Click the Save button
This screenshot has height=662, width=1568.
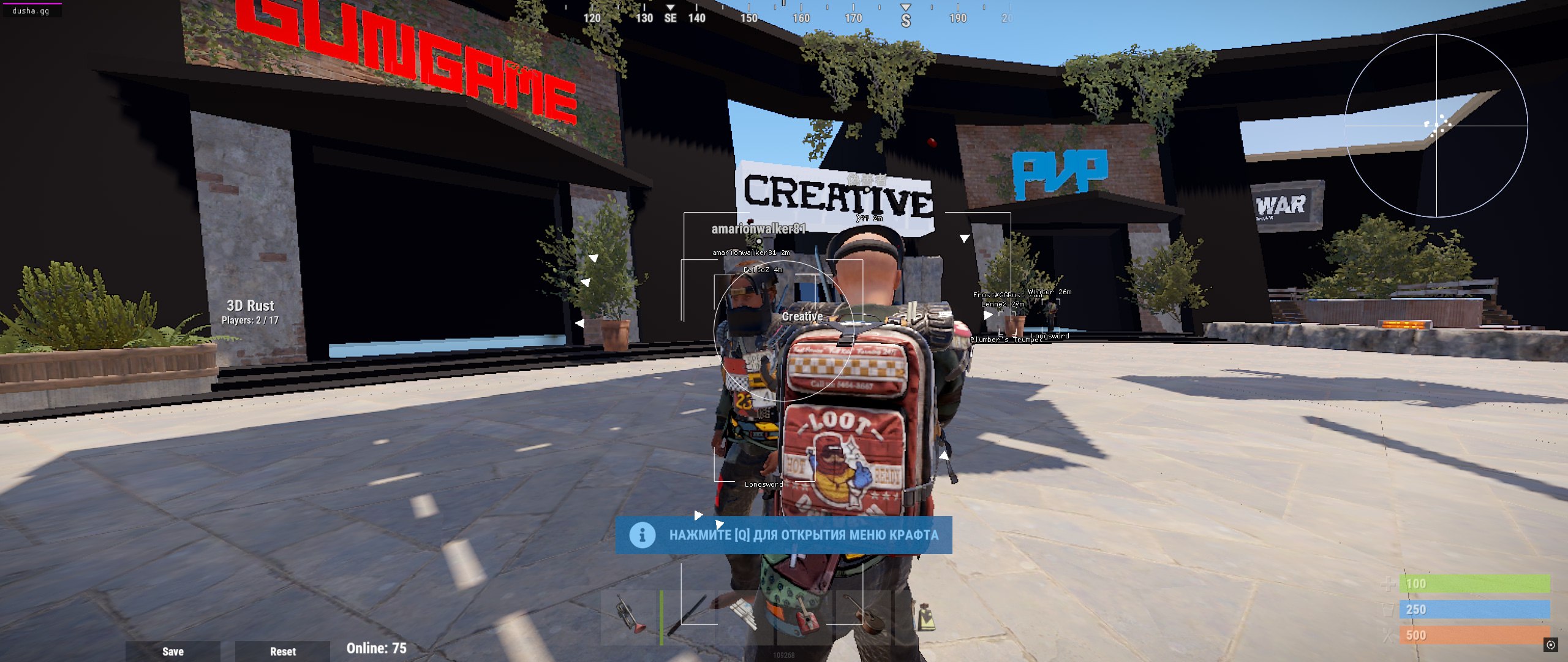(x=173, y=651)
